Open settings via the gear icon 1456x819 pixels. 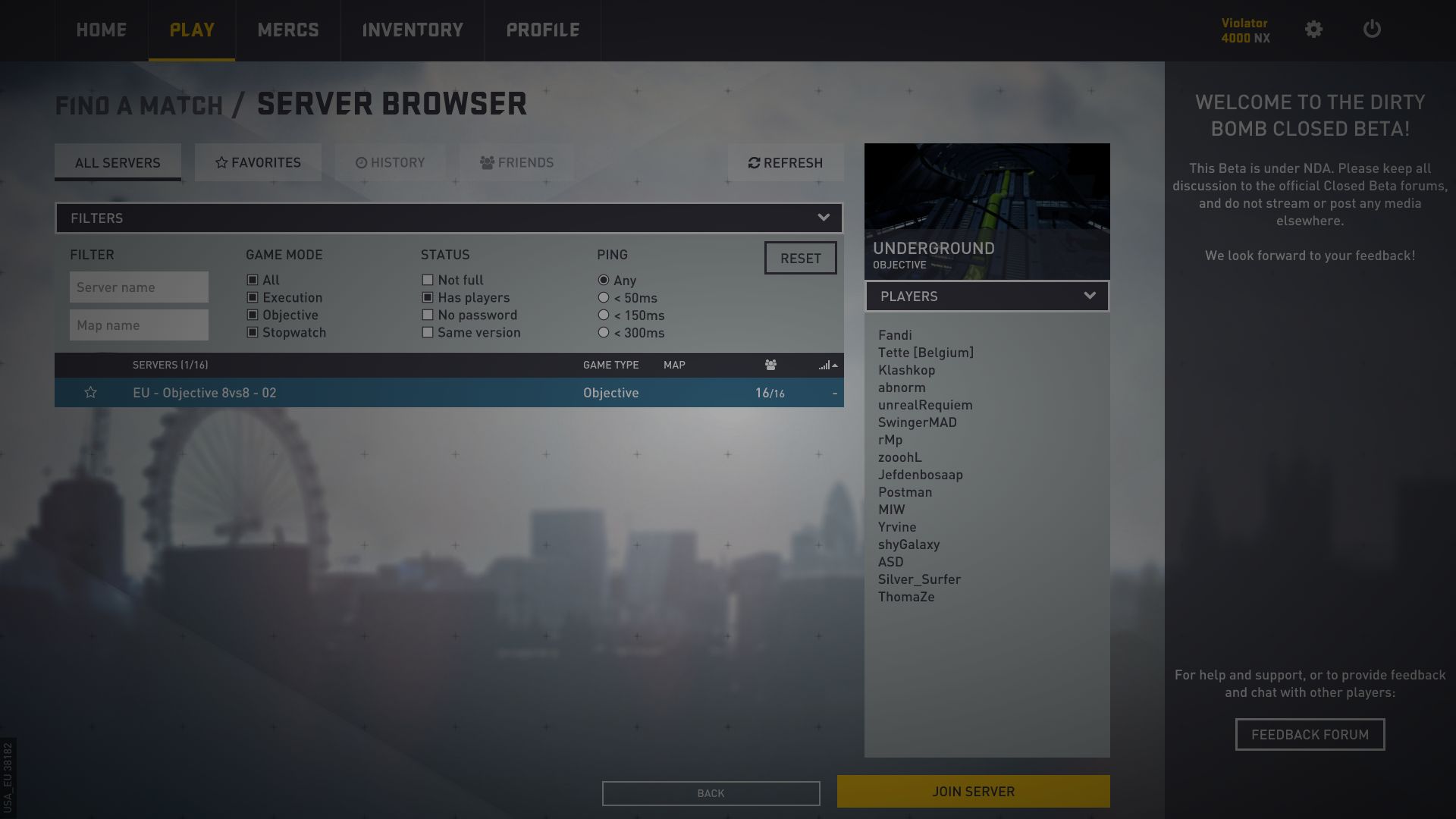point(1313,30)
